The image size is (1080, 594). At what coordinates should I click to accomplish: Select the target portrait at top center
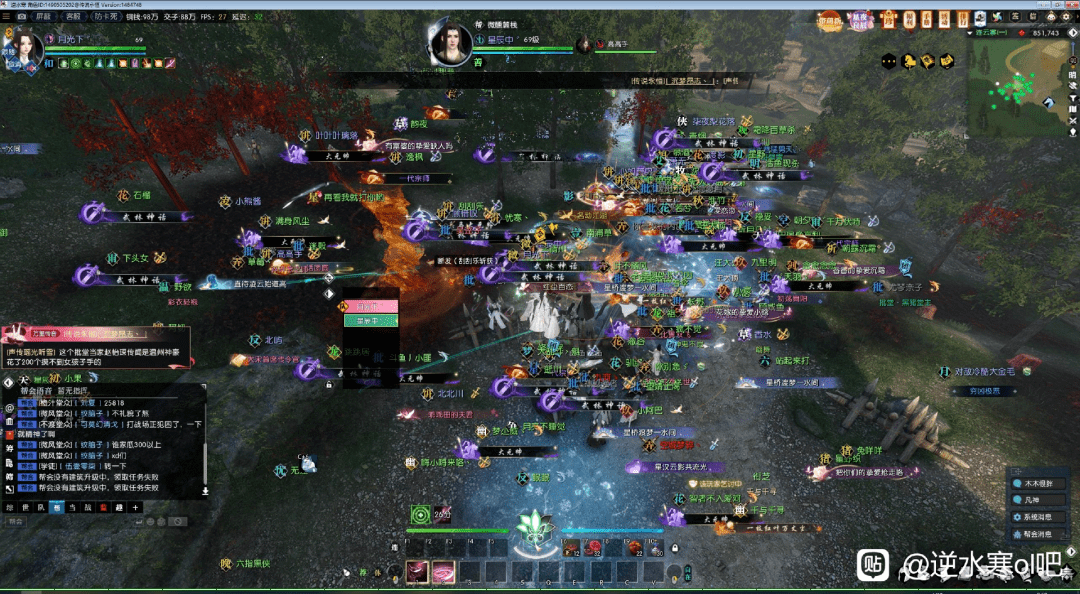pos(451,42)
